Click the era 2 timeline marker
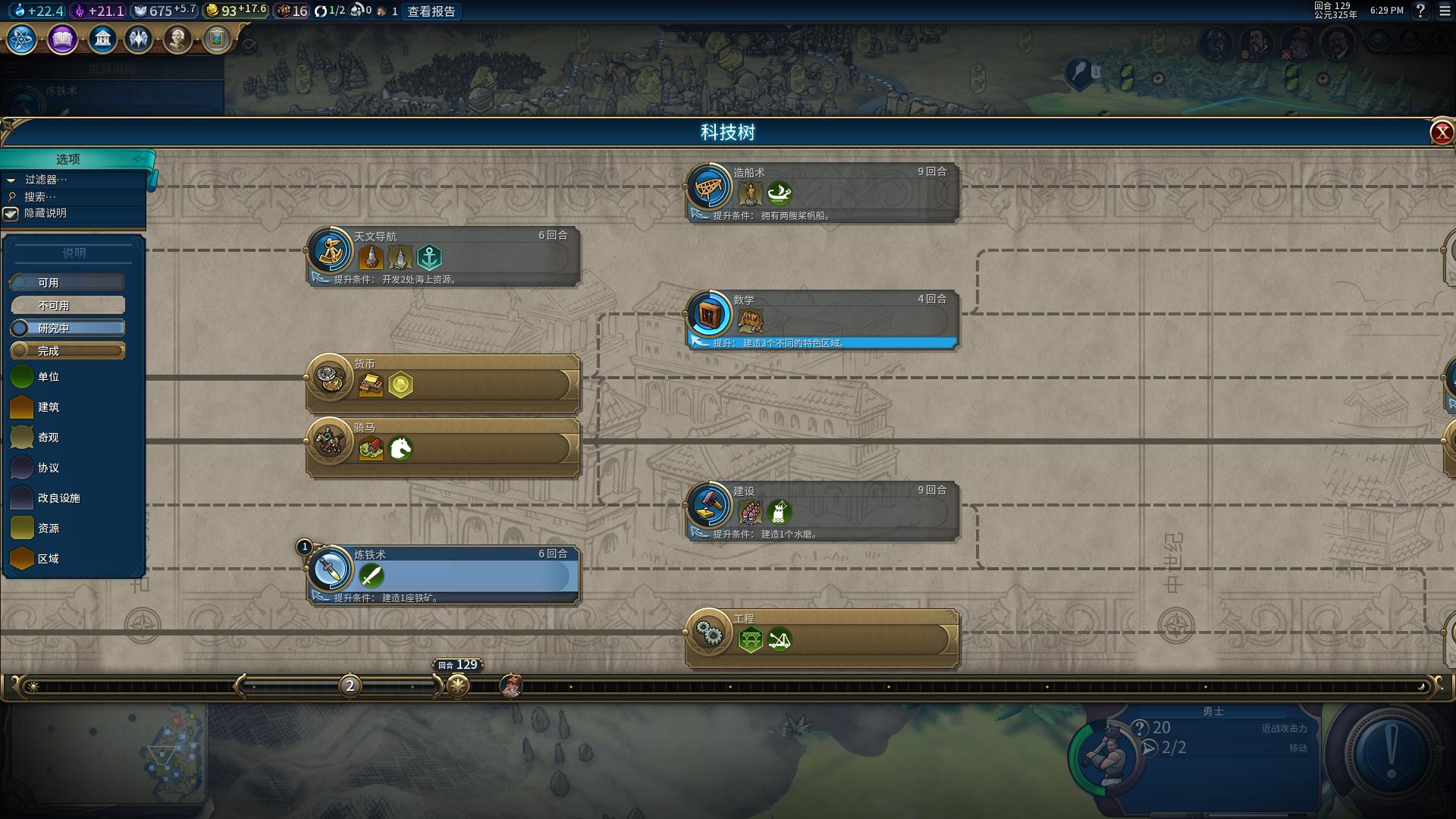Screen dimensions: 1456x819 click(350, 686)
